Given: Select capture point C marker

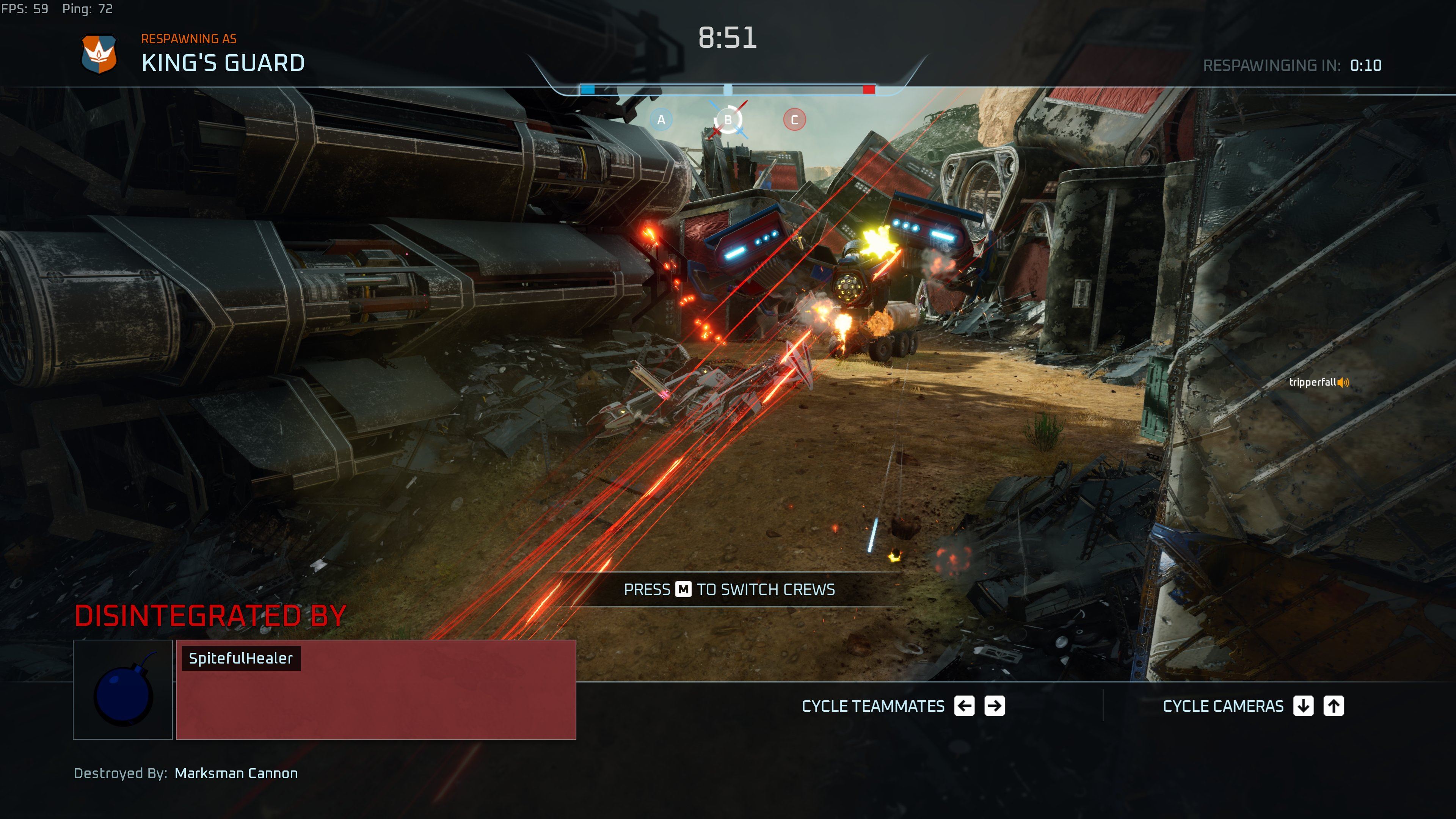Looking at the screenshot, I should click(x=794, y=120).
